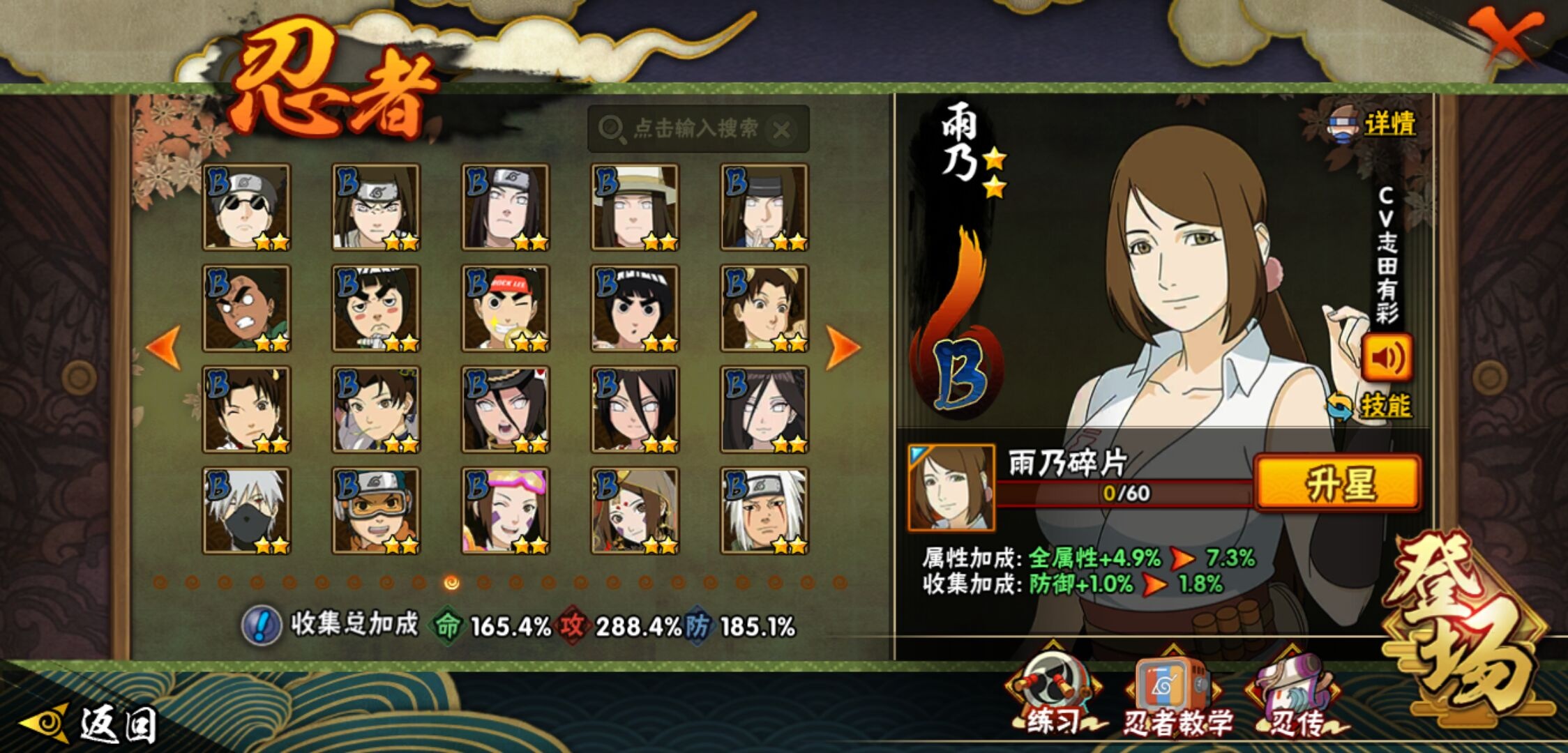Go to the previous ninja page arrow
Viewport: 1568px width, 753px height.
coord(165,347)
